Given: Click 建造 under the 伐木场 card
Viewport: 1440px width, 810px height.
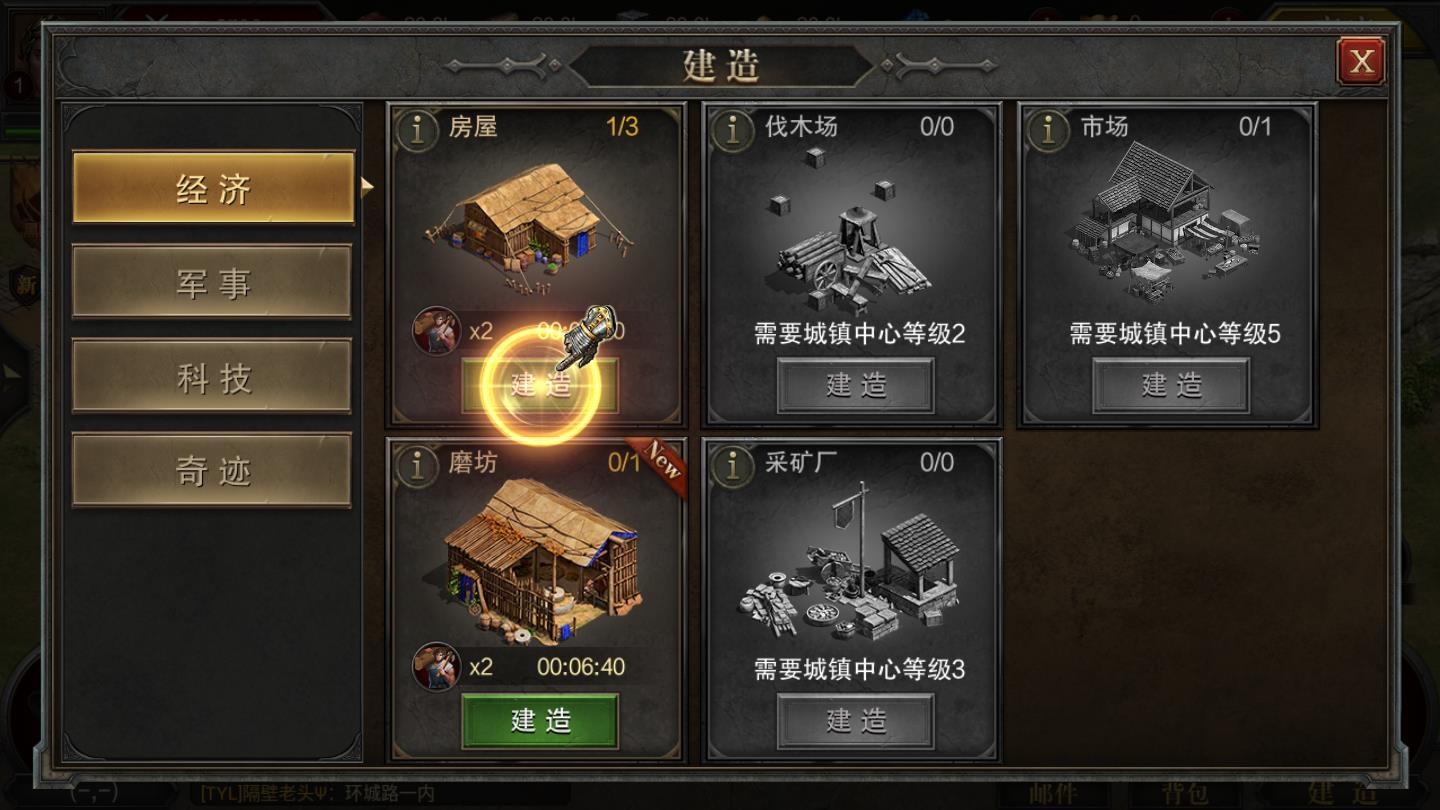Looking at the screenshot, I should click(855, 385).
